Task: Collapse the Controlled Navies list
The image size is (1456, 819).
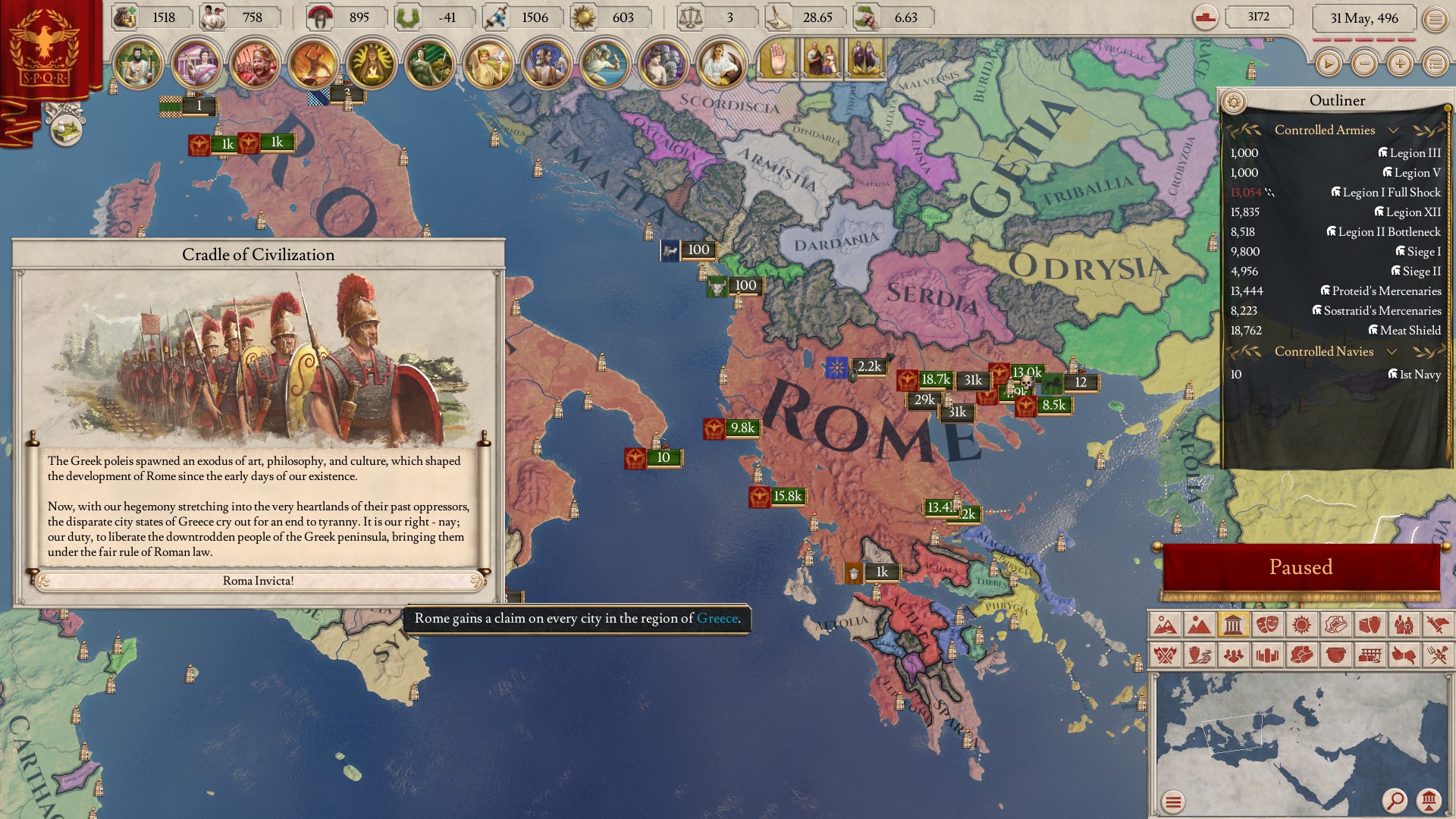Action: (x=1392, y=352)
